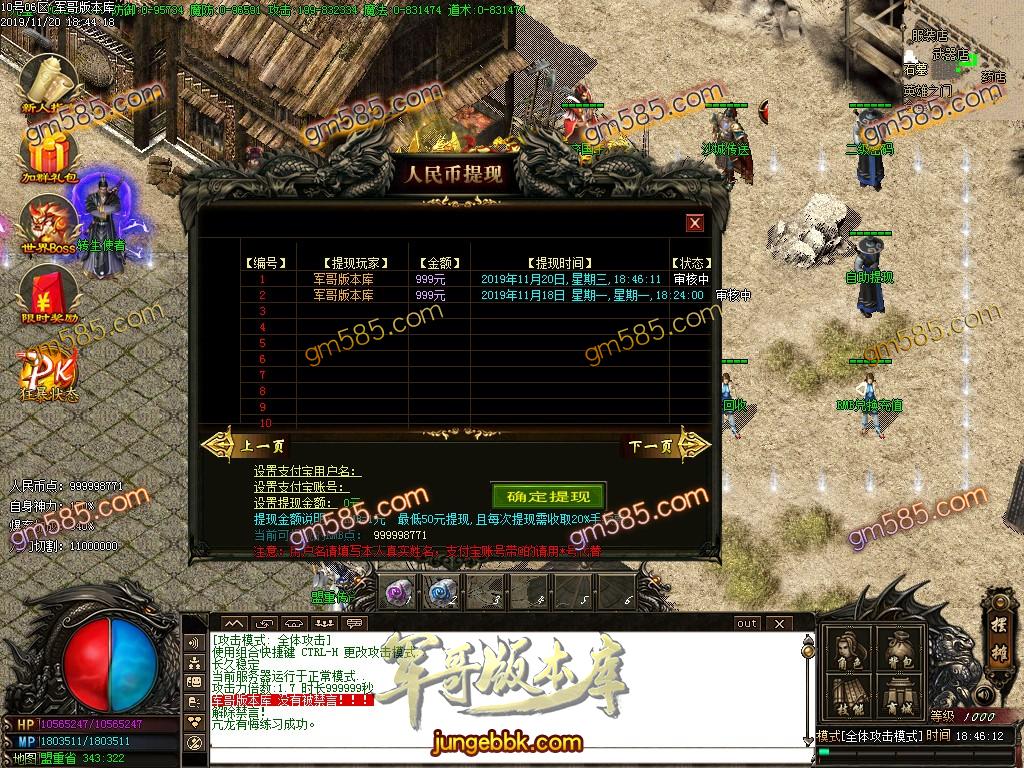This screenshot has width=1024, height=768.
Task: Confirm withdrawal with the 确定提现 button
Action: [x=548, y=496]
